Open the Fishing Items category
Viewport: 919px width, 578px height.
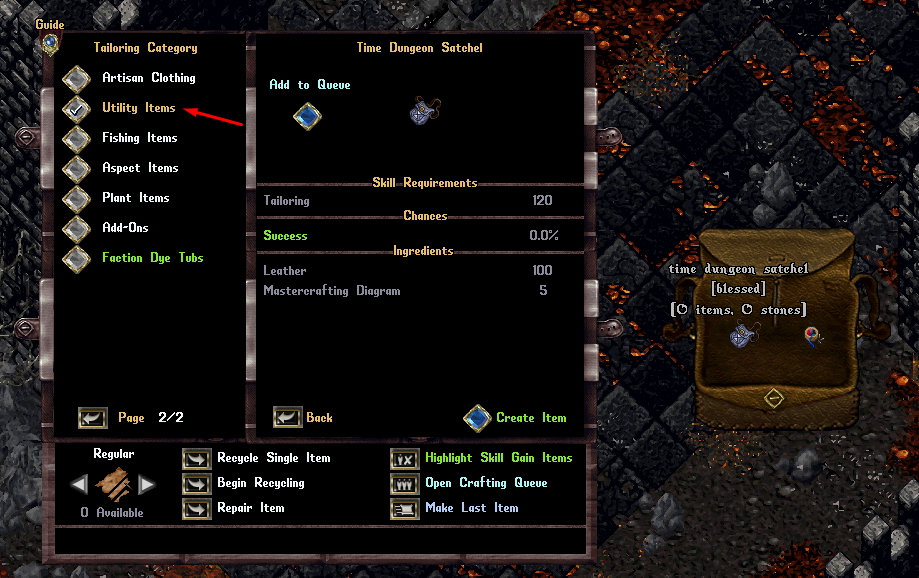click(77, 139)
